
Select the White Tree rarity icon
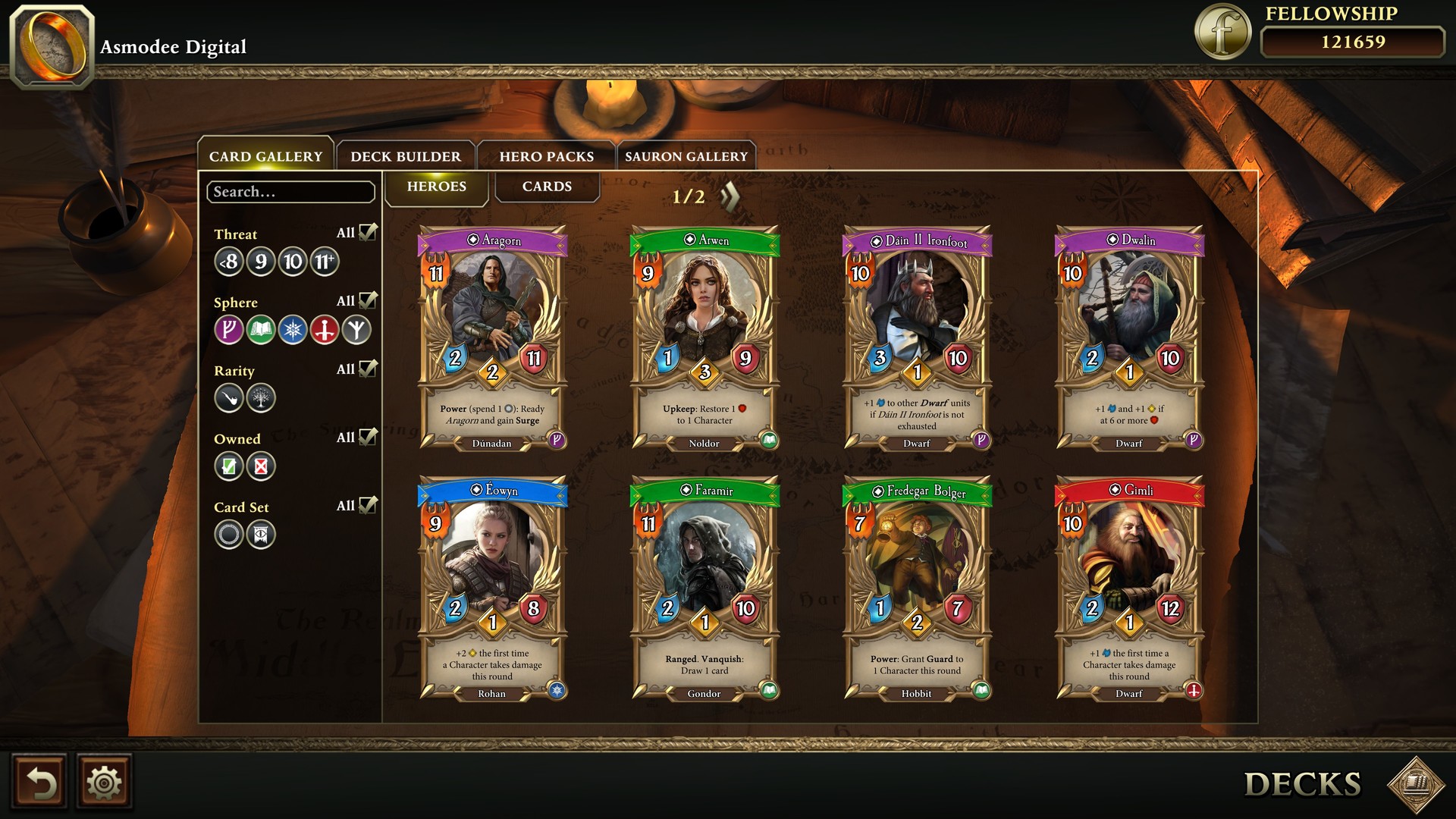click(261, 398)
